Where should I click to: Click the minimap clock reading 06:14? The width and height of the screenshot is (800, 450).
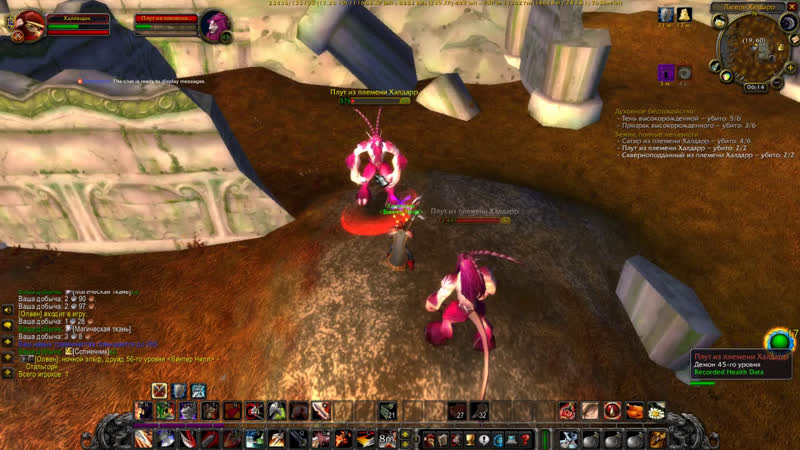(755, 87)
